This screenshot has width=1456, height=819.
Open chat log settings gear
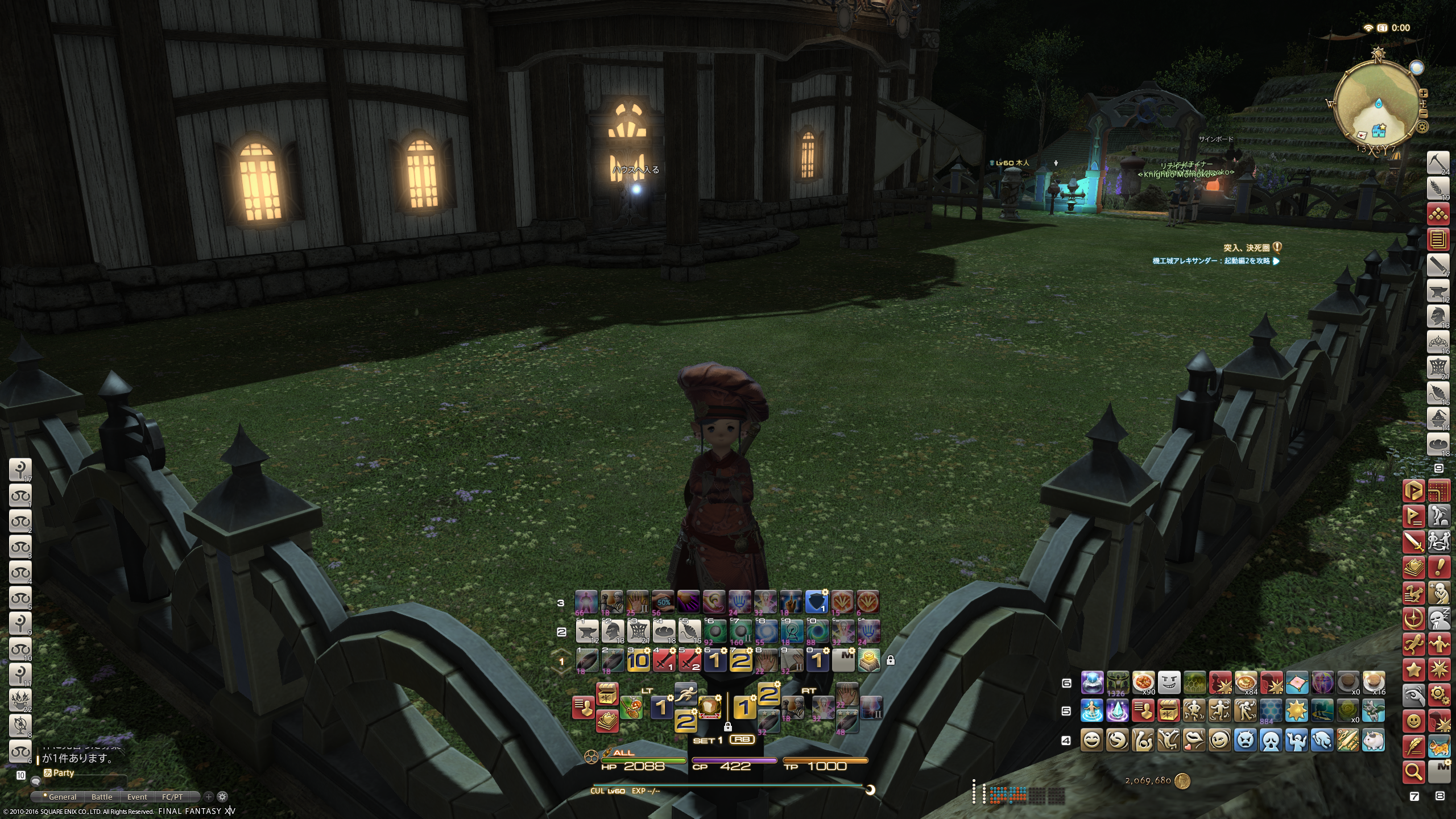[223, 797]
